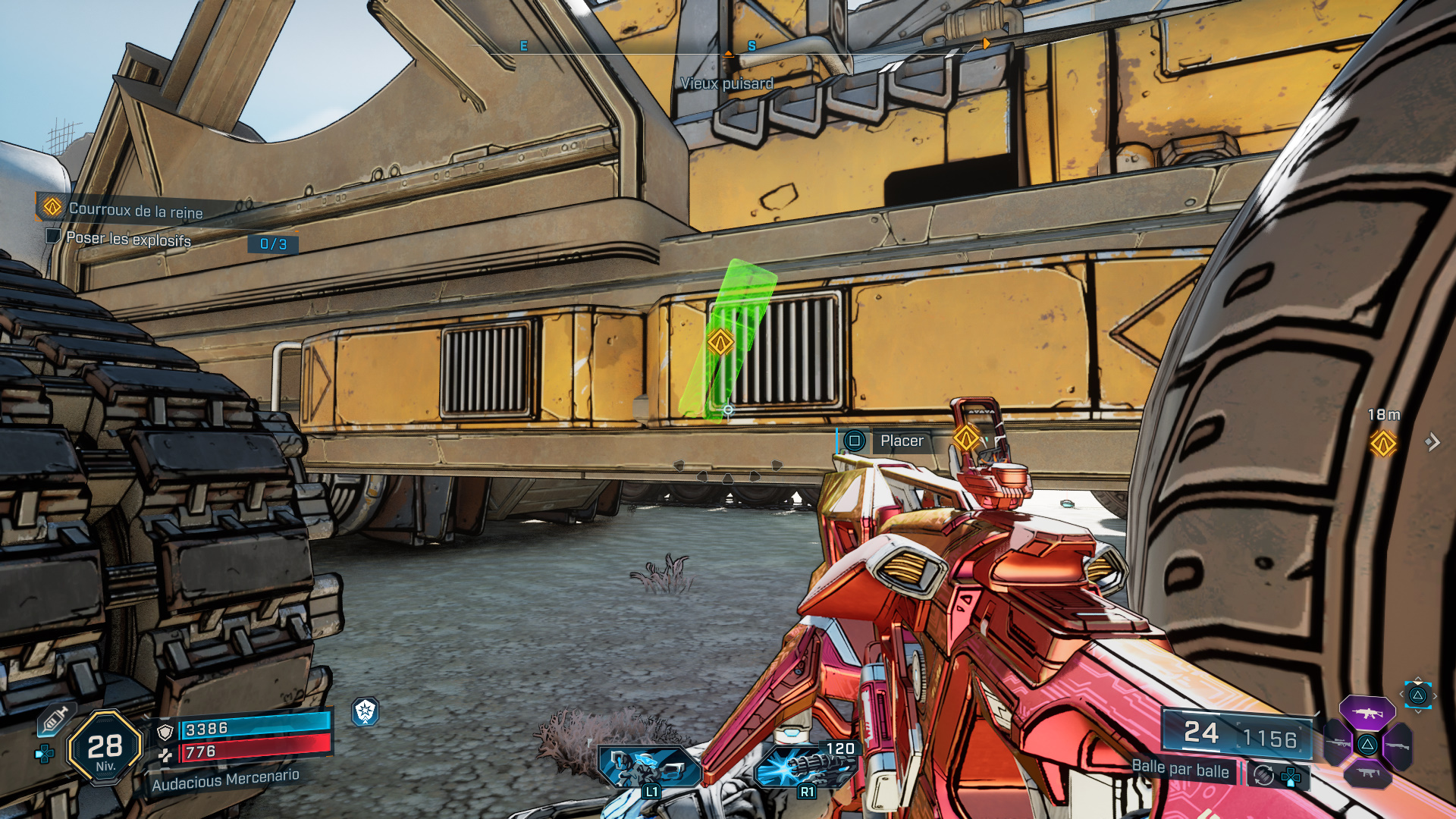
Task: Select the Courroux de la reine quest tracker
Action: [x=135, y=209]
